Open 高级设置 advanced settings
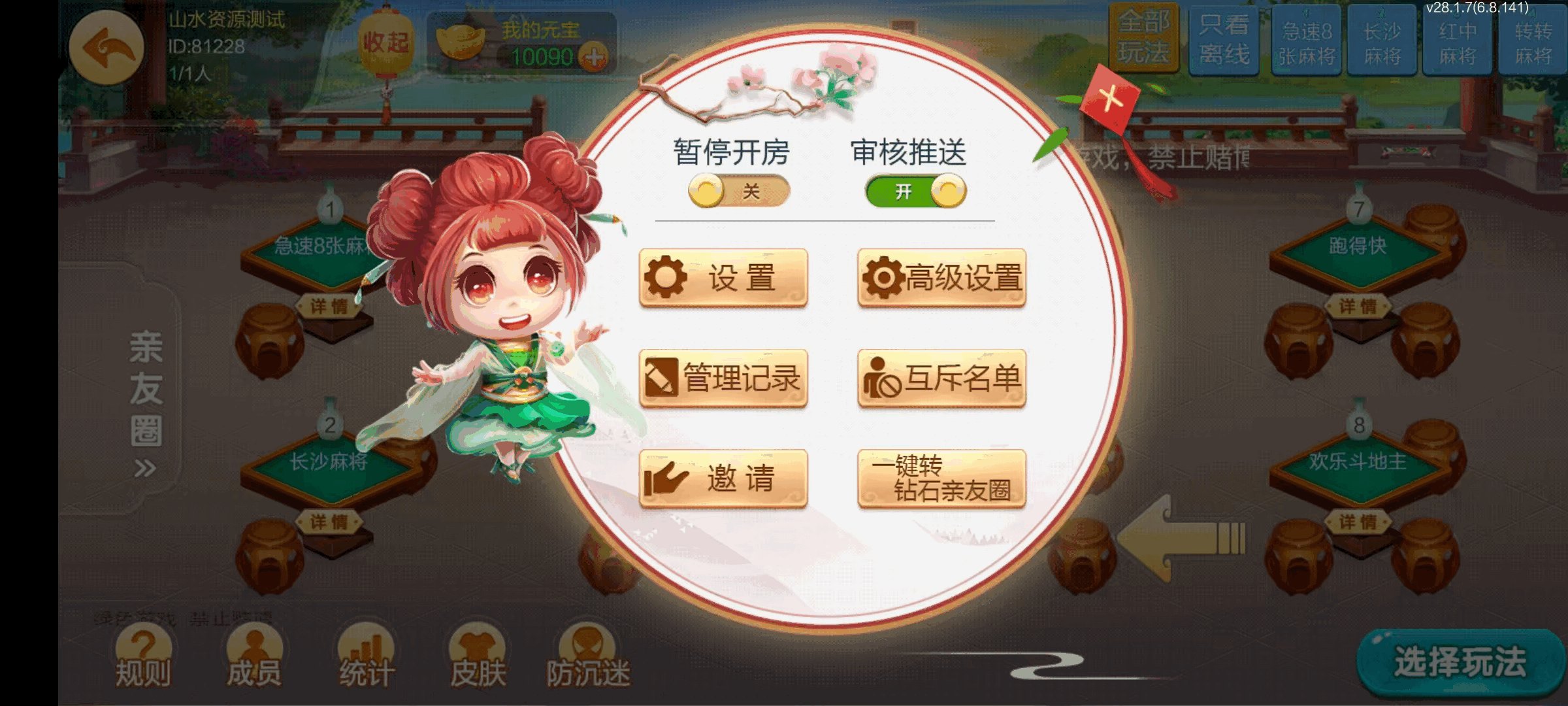Screen dimensions: 1568x706 coord(943,278)
